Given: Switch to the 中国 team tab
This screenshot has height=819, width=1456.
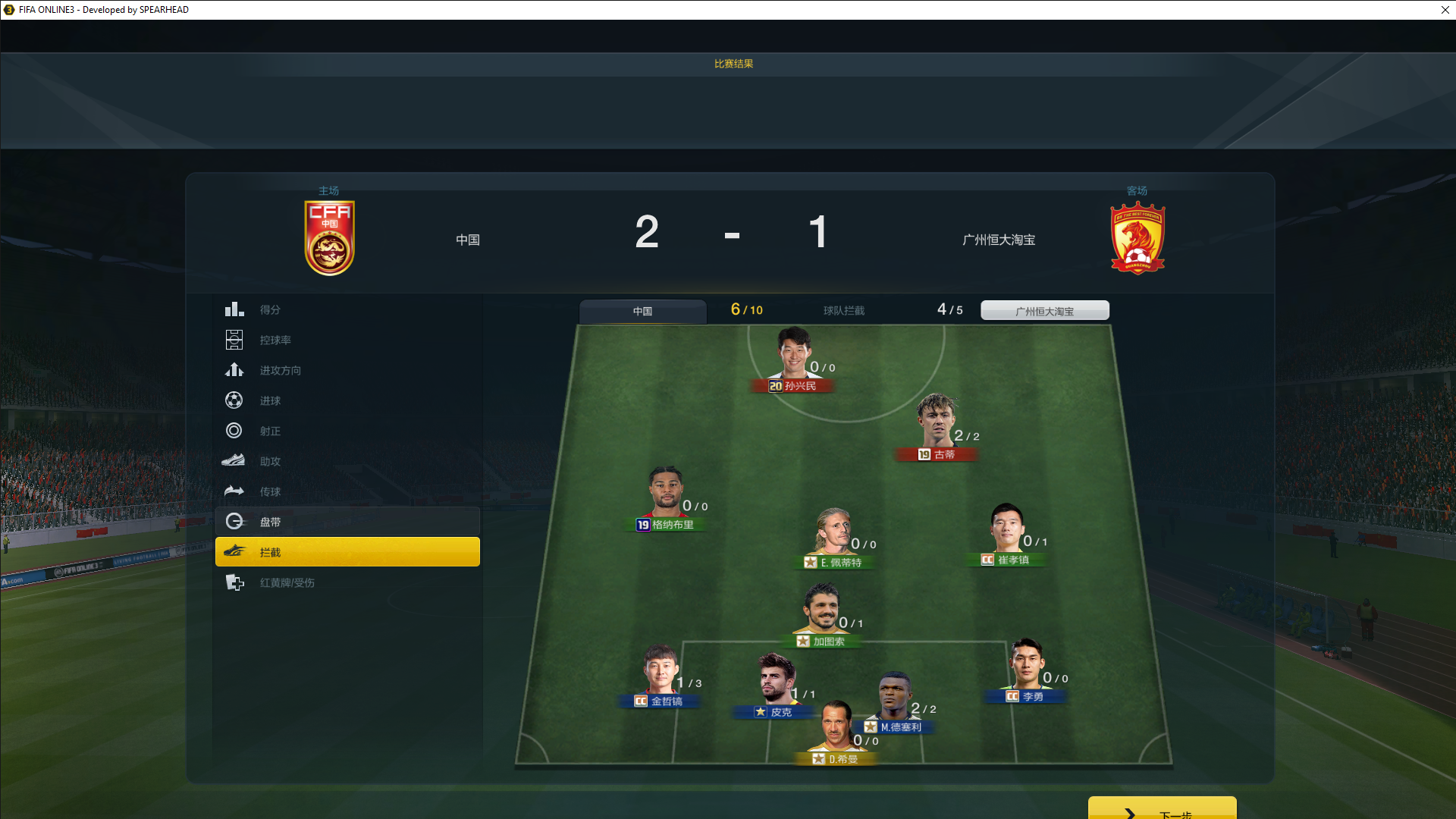Looking at the screenshot, I should coord(642,311).
